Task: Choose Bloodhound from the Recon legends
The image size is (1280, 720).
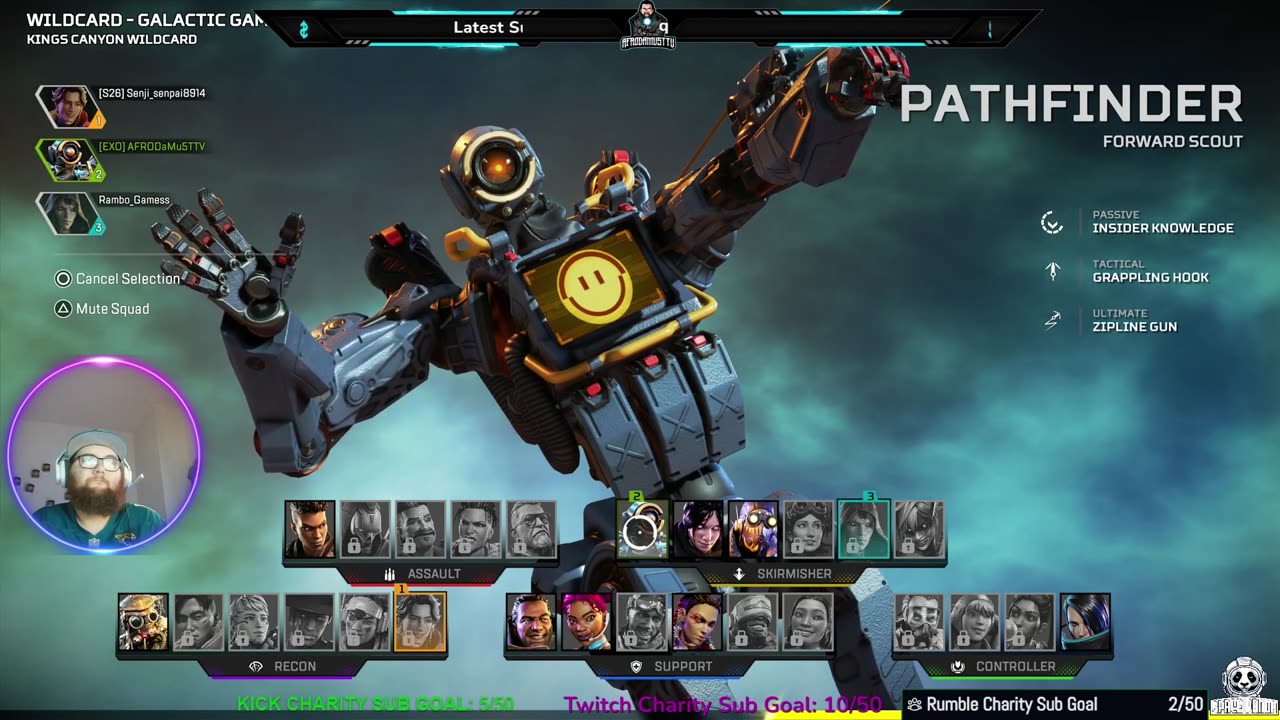Action: click(143, 622)
